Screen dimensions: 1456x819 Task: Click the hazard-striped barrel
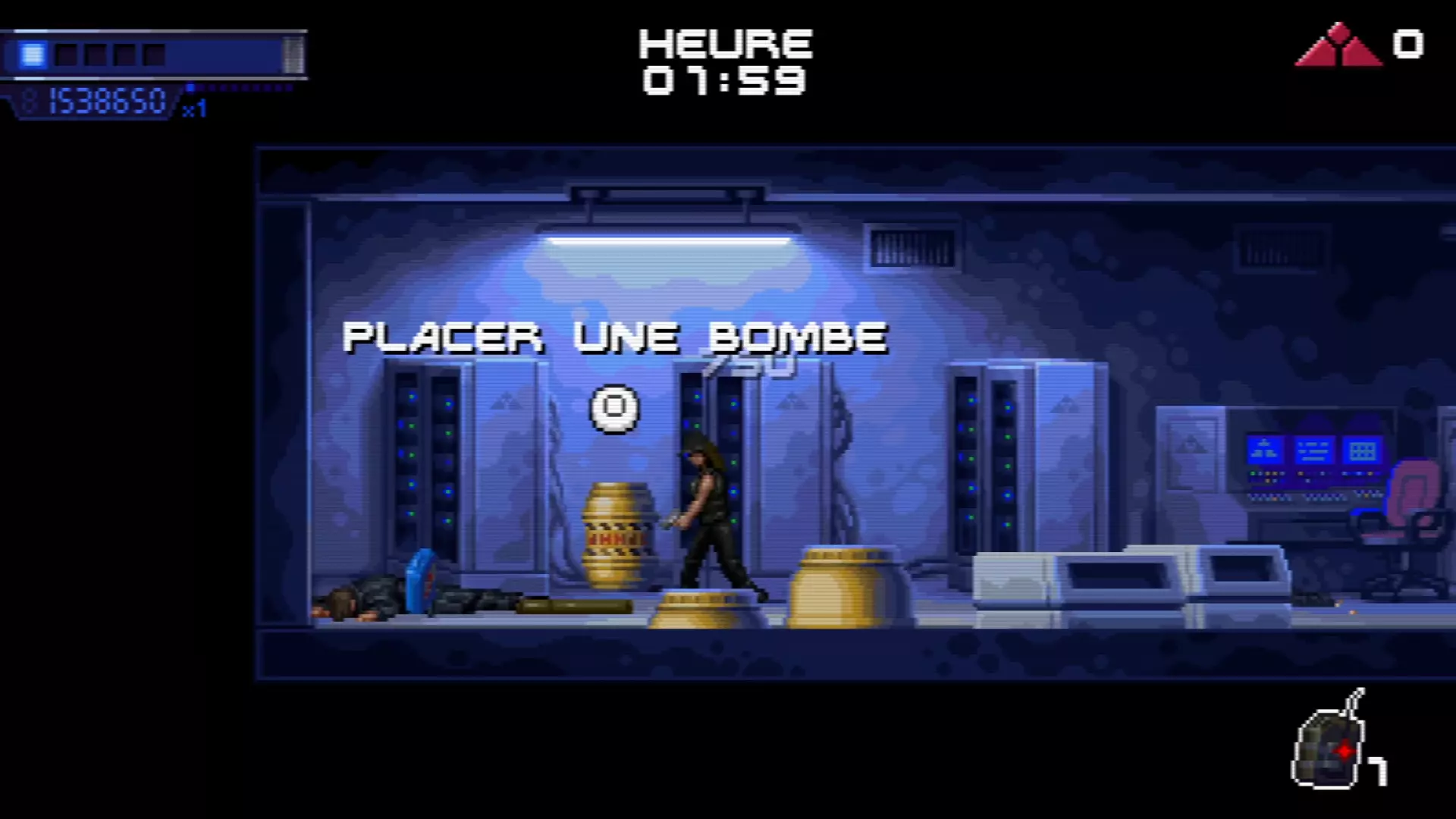pos(617,535)
